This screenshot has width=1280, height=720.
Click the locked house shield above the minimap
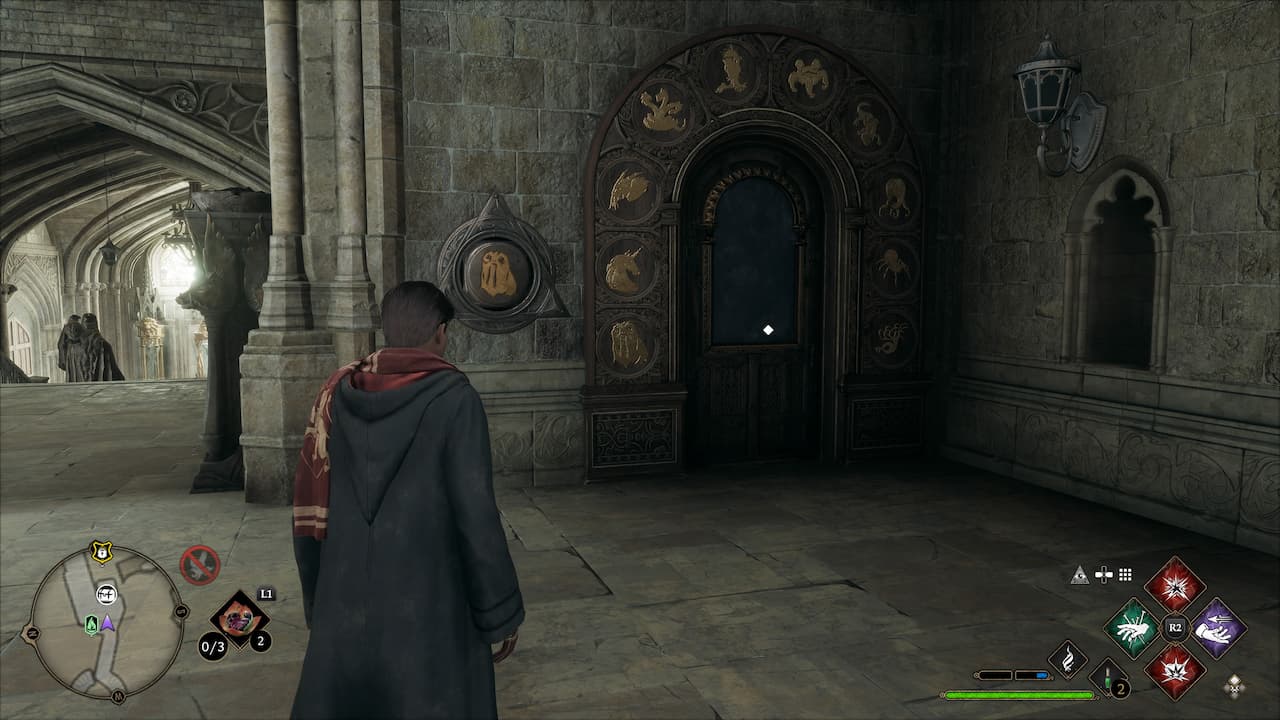tap(101, 553)
